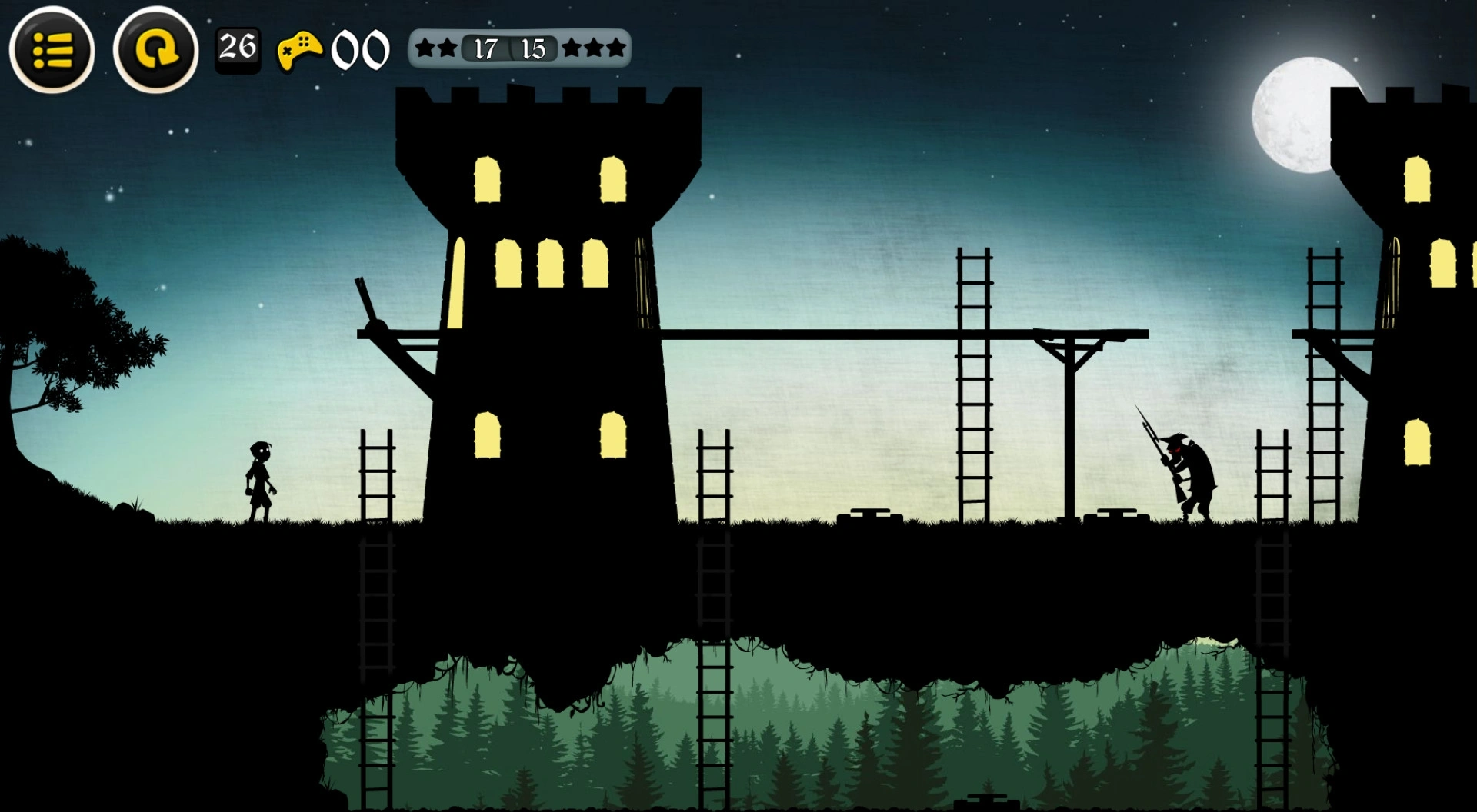Restart the level with the circular arrow button
The height and width of the screenshot is (812, 1477).
tap(155, 50)
